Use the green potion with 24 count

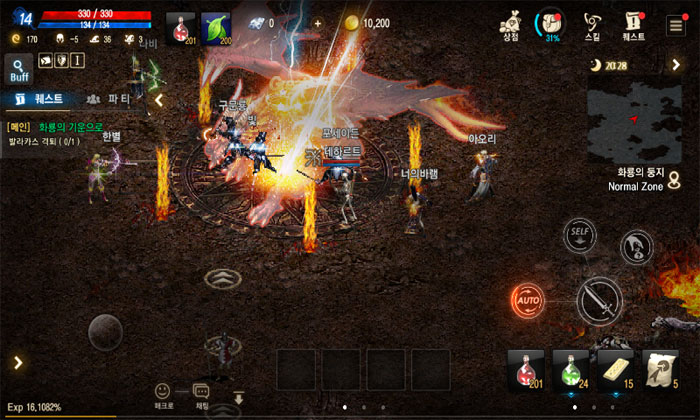pyautogui.click(x=571, y=369)
